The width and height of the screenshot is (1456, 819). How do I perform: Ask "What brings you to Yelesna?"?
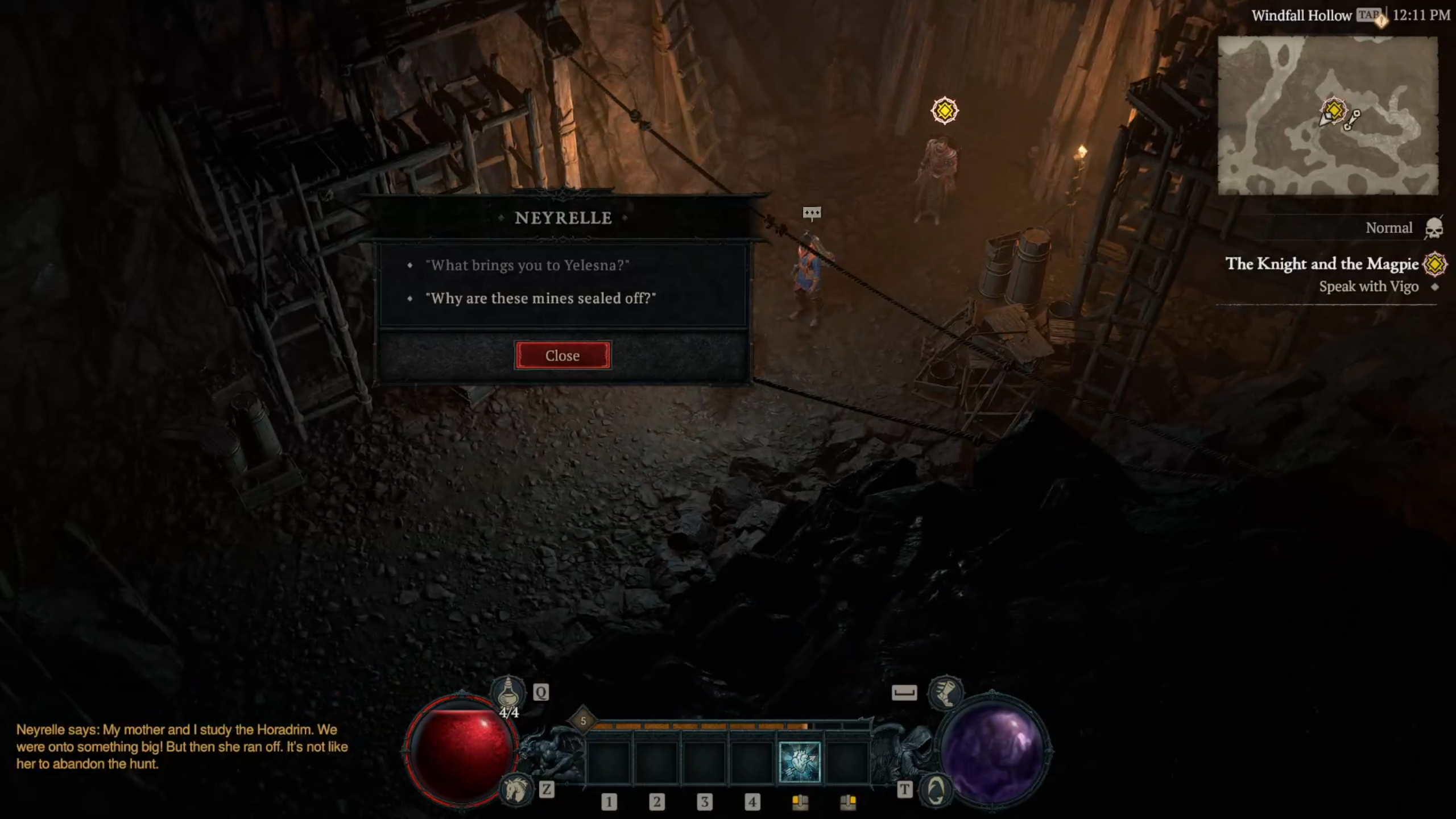click(x=527, y=266)
